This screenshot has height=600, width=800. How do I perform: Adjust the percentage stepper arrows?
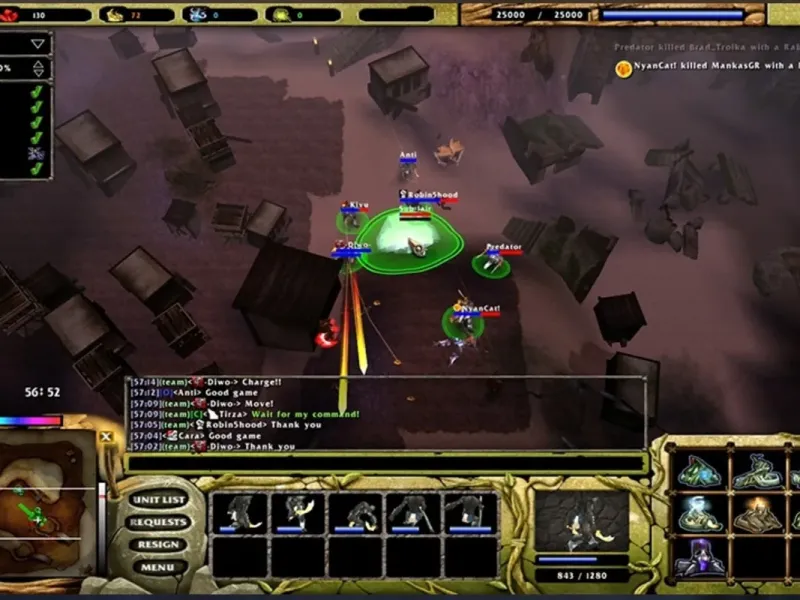(x=38, y=69)
